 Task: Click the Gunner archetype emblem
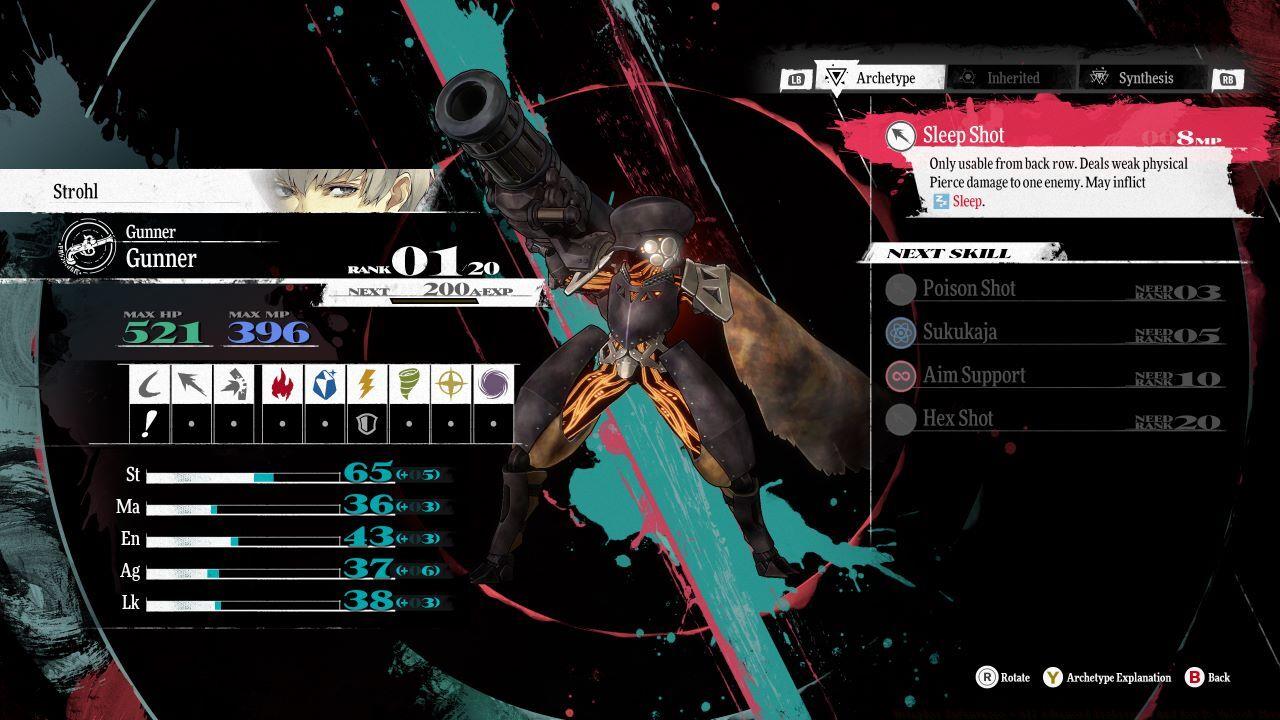(85, 247)
